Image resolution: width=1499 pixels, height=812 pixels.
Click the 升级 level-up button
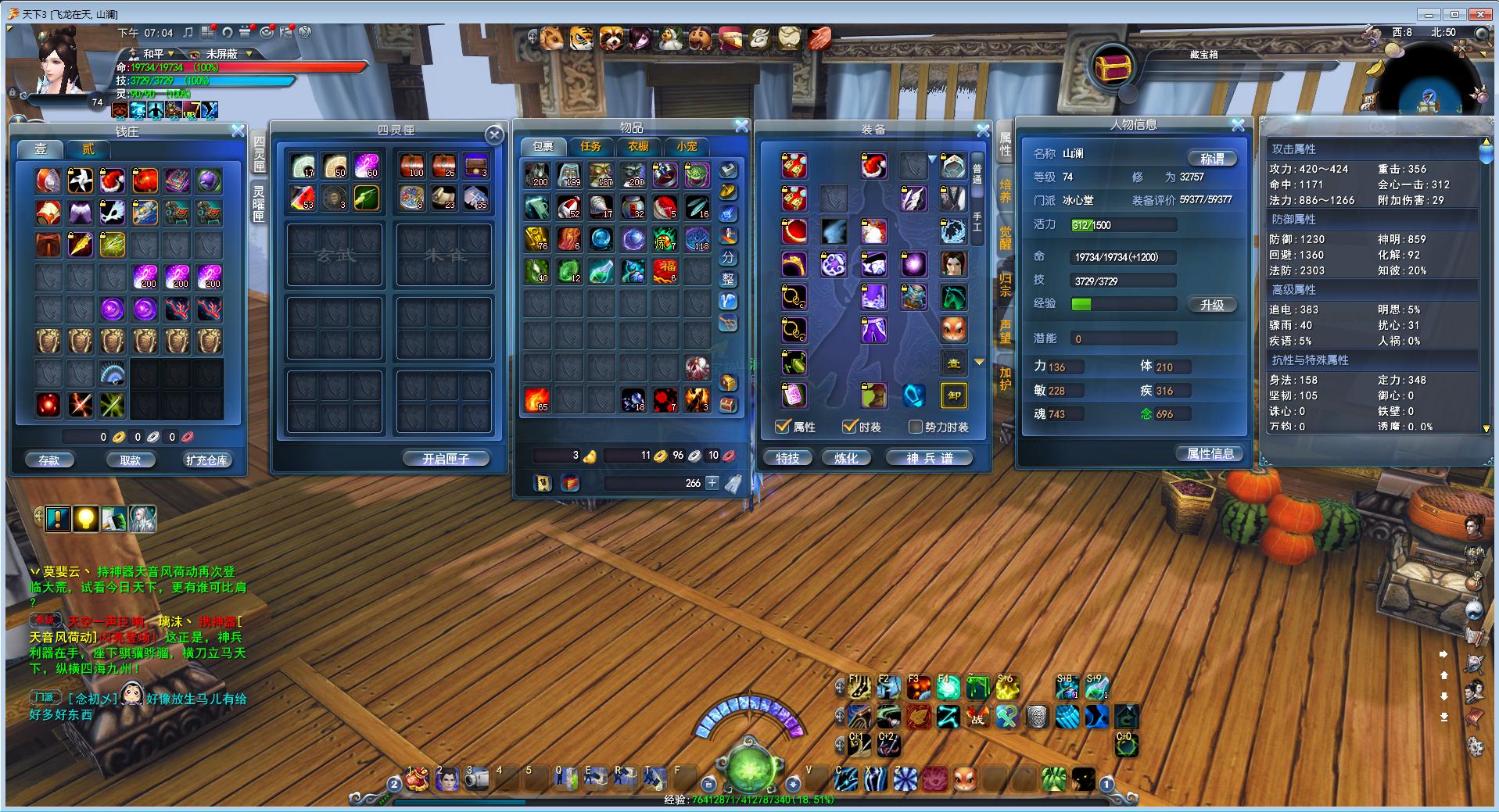click(x=1212, y=305)
